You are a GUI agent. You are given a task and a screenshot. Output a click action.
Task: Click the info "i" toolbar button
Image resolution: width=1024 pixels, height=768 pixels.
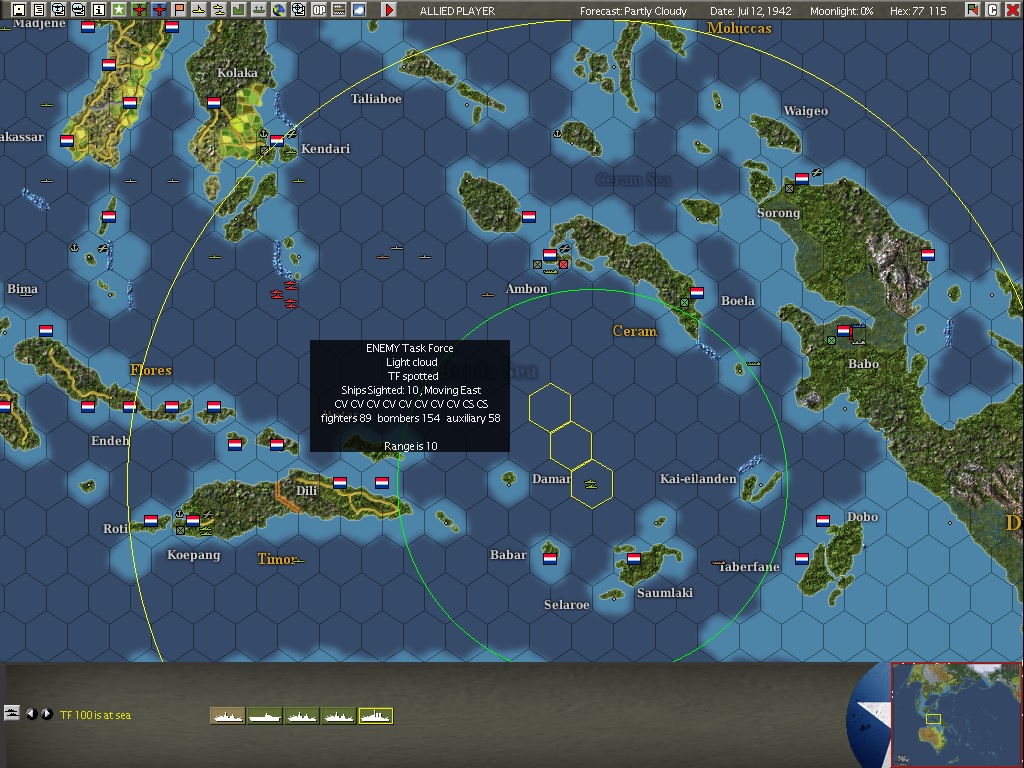99,10
